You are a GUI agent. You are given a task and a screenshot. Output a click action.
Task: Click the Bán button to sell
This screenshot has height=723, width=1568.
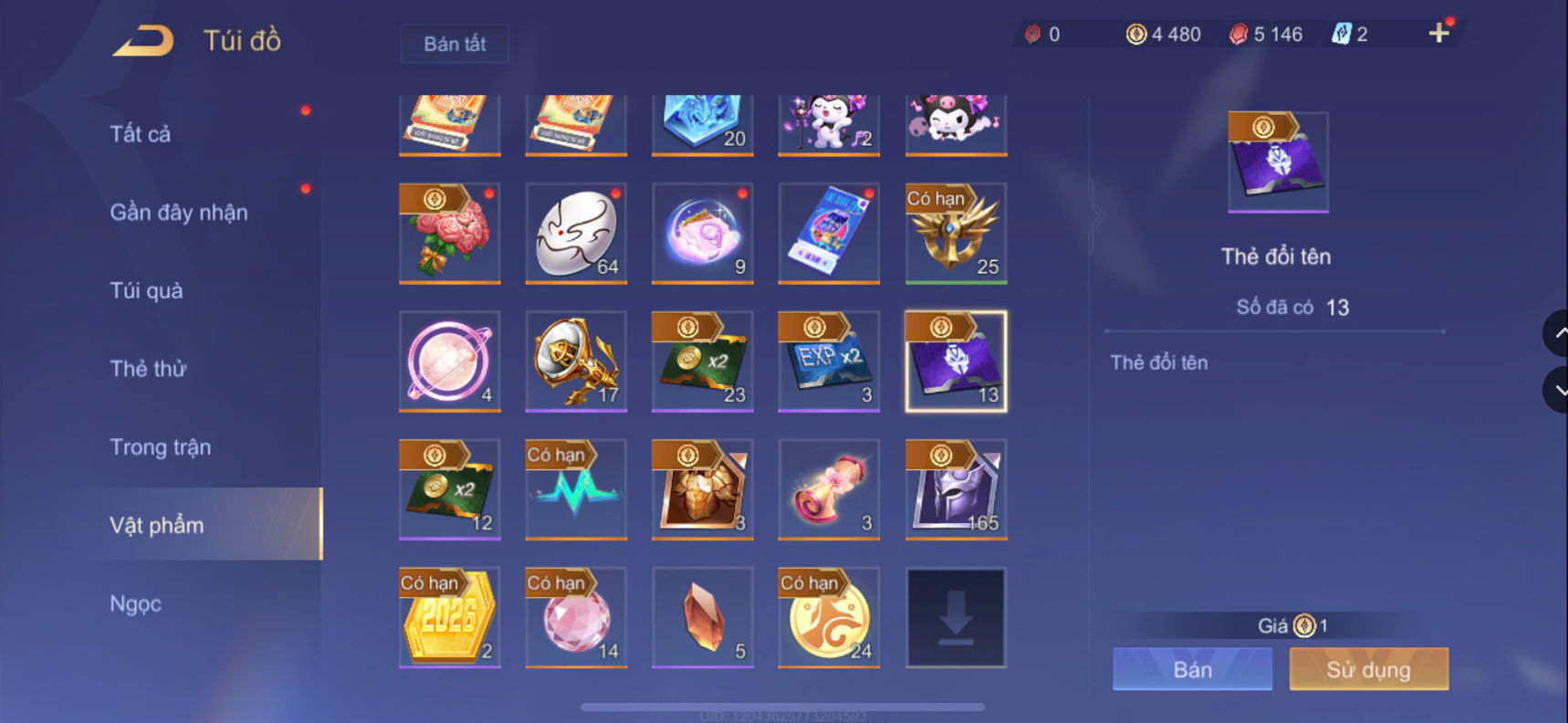[1192, 668]
